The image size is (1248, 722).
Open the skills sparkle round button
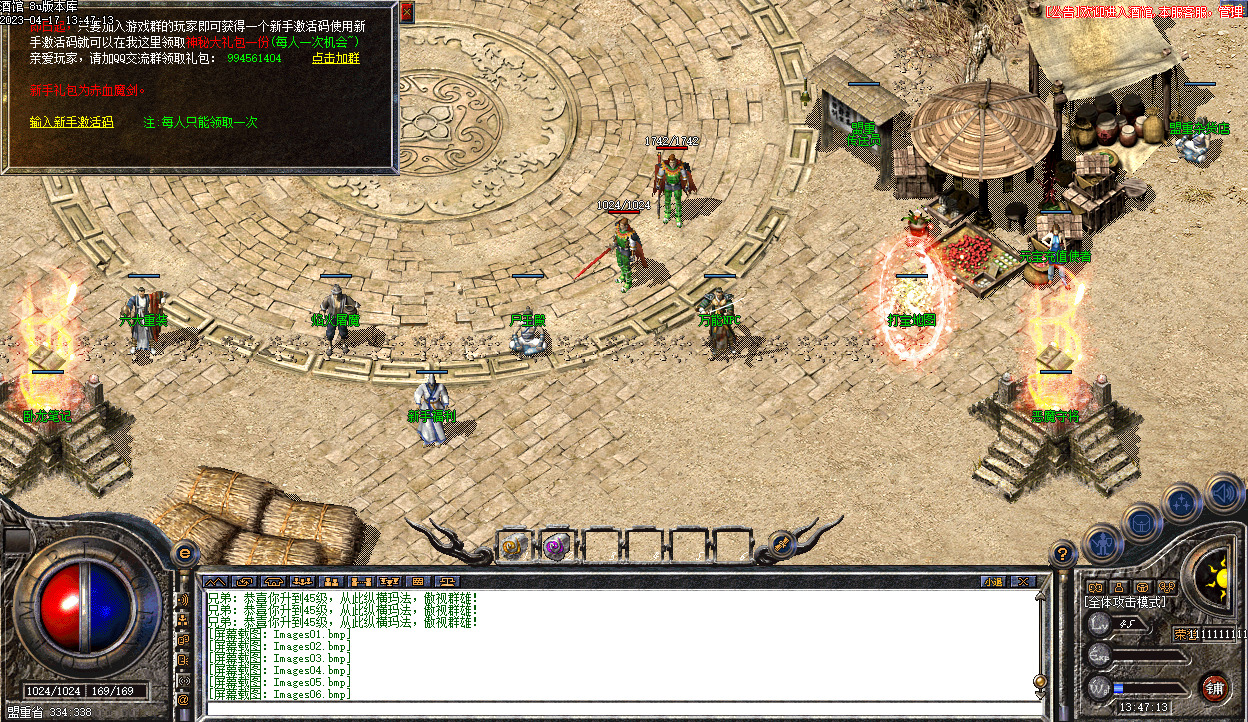tap(1182, 502)
